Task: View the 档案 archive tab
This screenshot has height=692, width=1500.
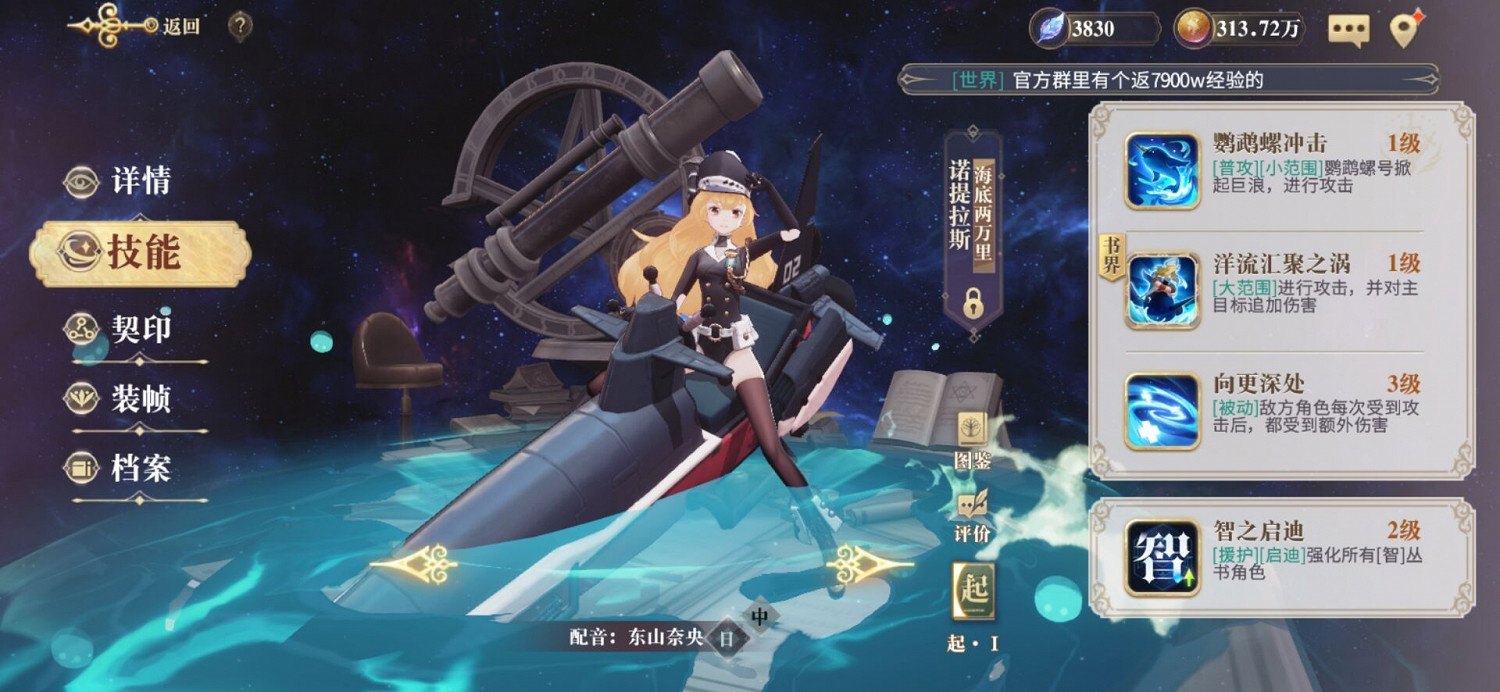Action: click(x=138, y=468)
